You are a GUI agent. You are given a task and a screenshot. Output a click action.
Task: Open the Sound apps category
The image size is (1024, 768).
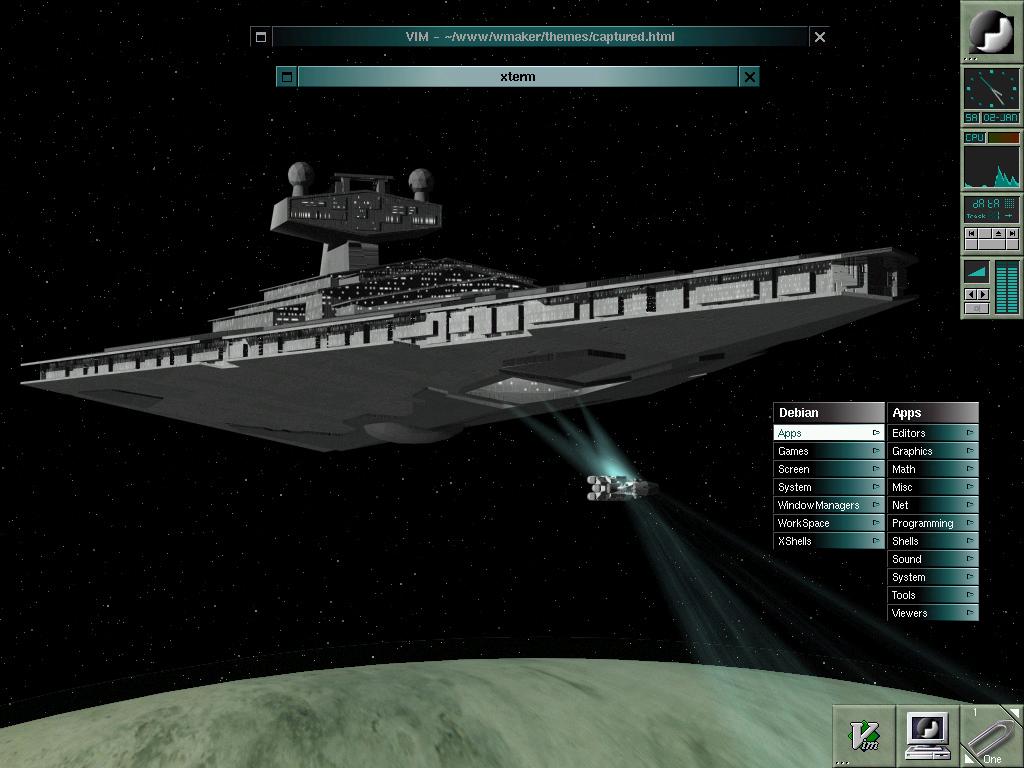[932, 559]
